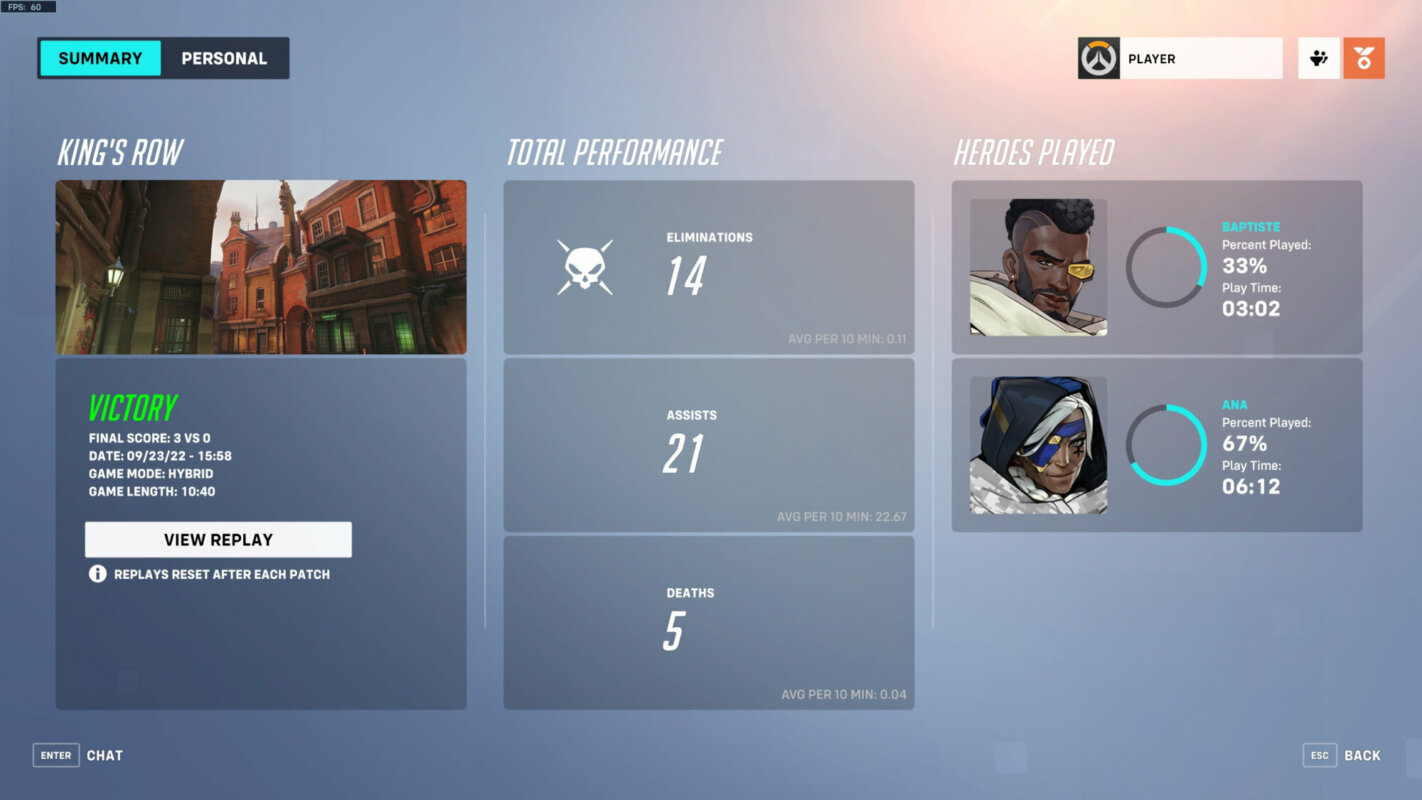This screenshot has height=800, width=1422.
Task: Select the orange challenges medal icon
Action: 1365,57
